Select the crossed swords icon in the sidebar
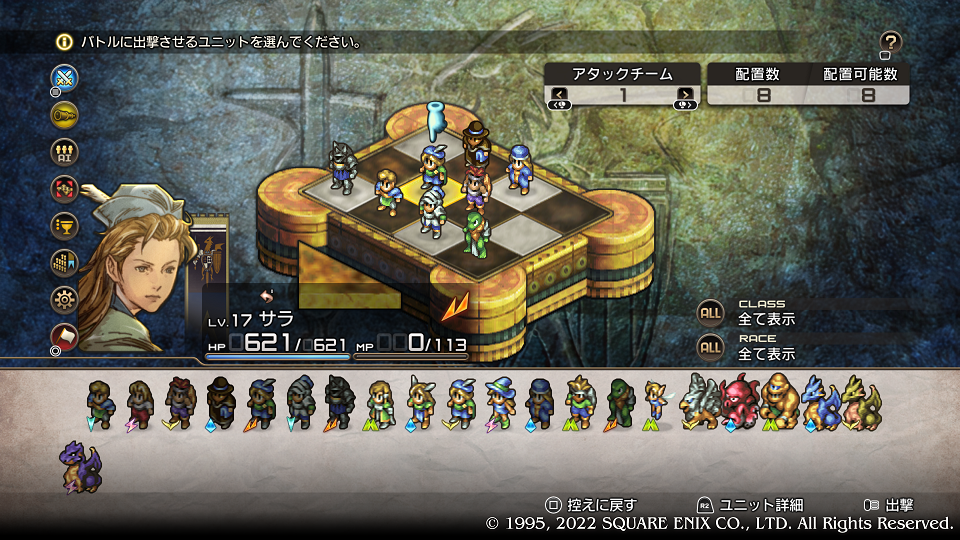Viewport: 960px width, 540px height. click(x=65, y=78)
